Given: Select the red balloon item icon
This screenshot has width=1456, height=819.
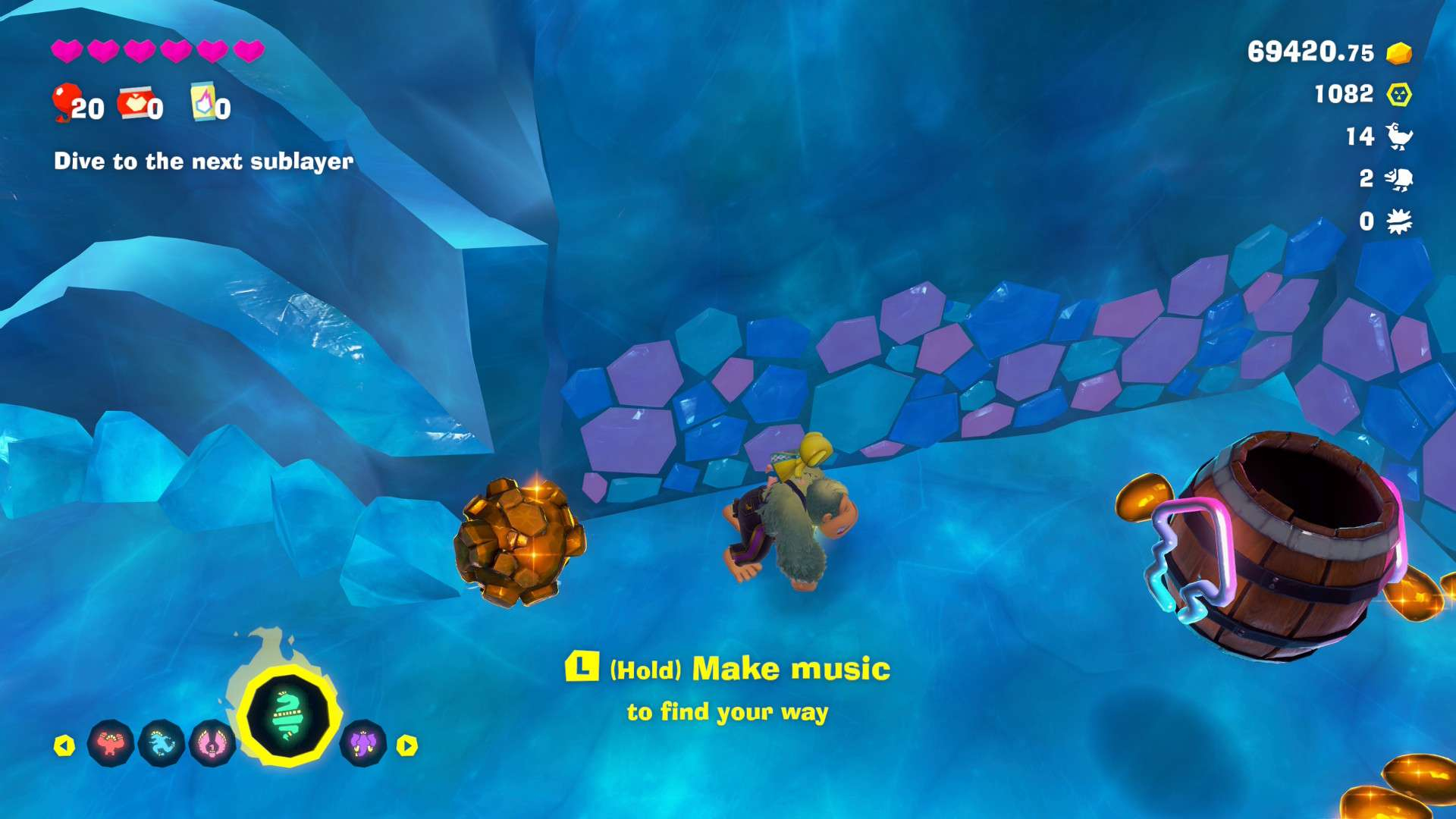Looking at the screenshot, I should [x=66, y=102].
